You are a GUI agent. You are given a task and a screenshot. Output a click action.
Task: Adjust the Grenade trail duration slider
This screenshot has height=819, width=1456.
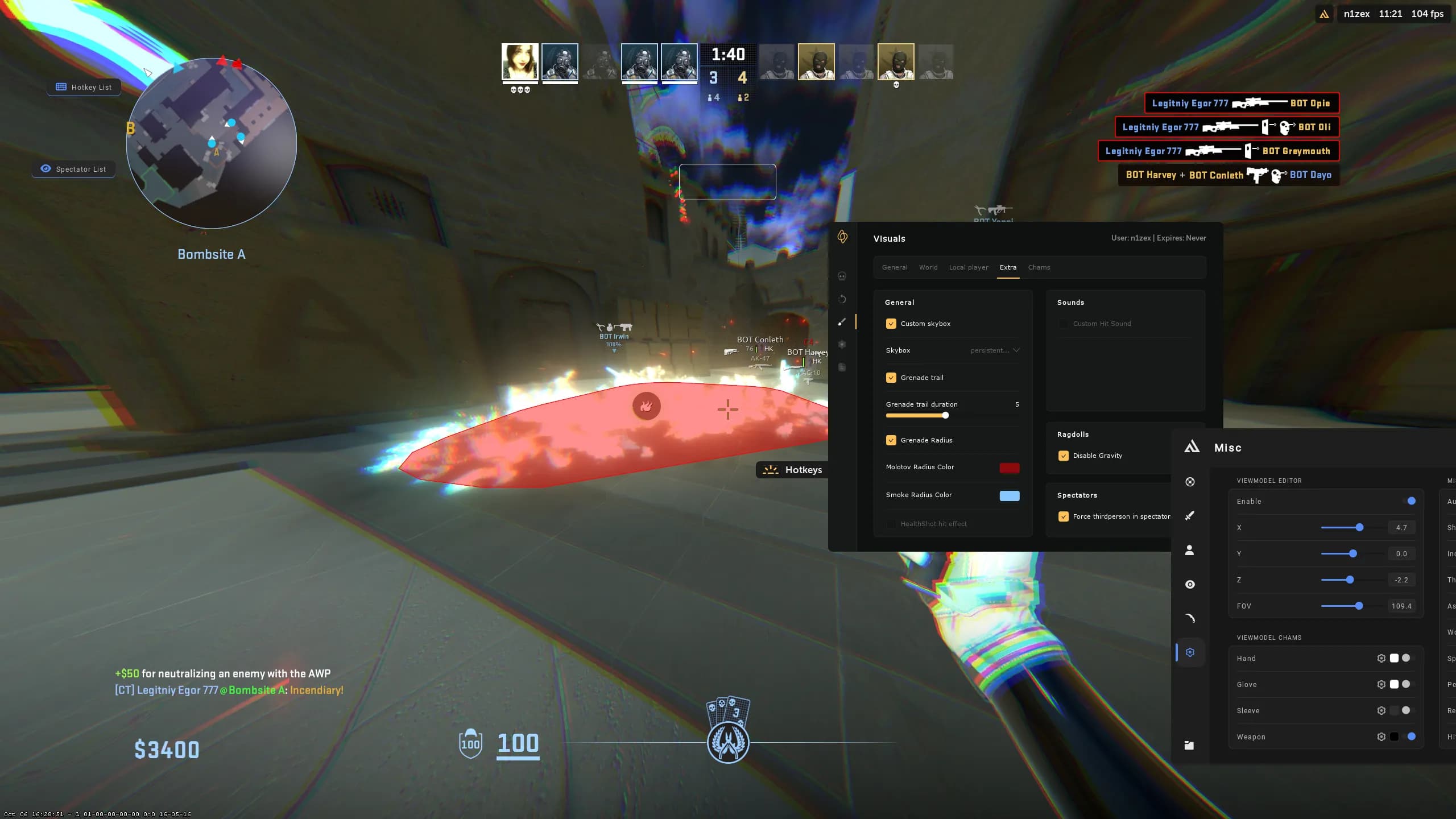coord(945,415)
